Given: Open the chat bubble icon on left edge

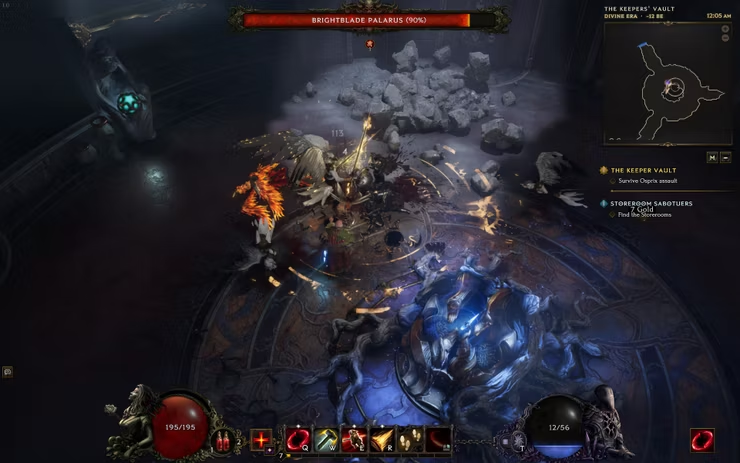Looking at the screenshot, I should tap(7, 371).
